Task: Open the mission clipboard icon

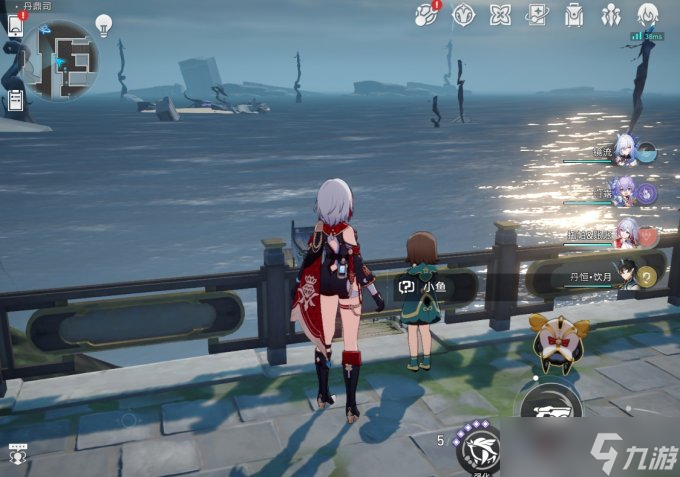Action: coord(15,100)
